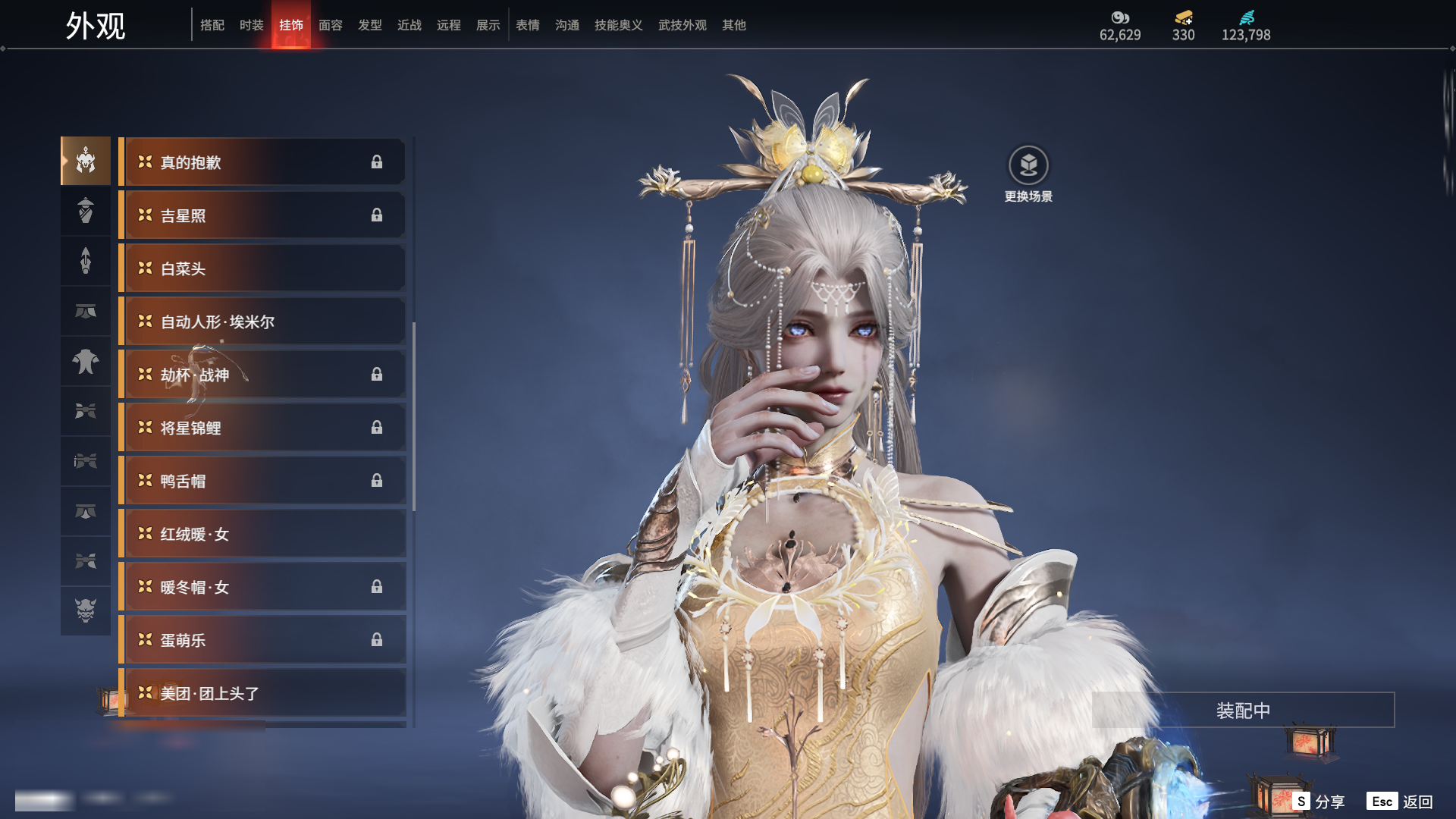Choose the 自动人形·埃米尔 accessory

[262, 322]
